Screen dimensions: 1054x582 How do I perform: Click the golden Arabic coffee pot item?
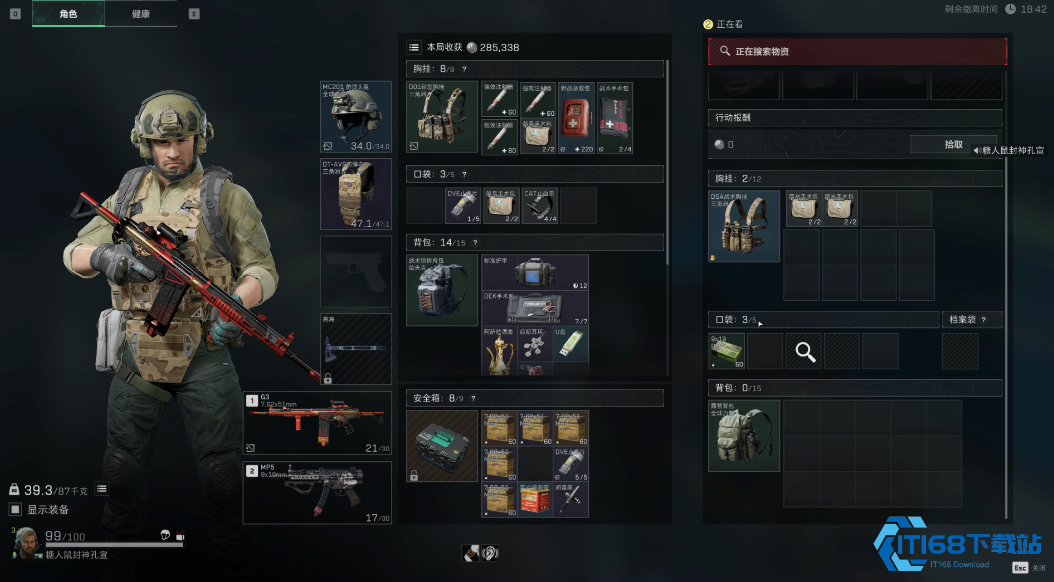(x=499, y=351)
